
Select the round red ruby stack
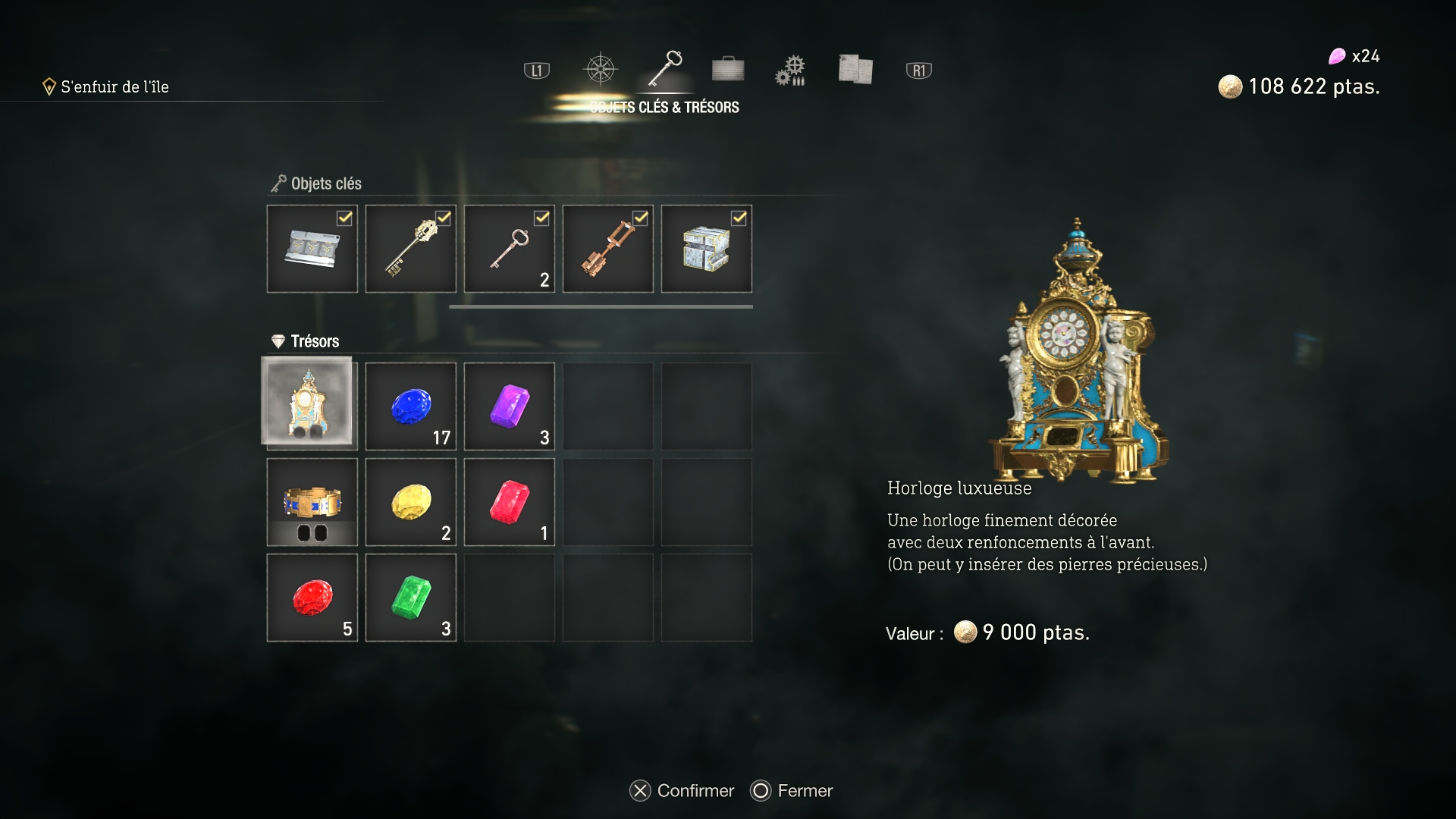[x=312, y=598]
